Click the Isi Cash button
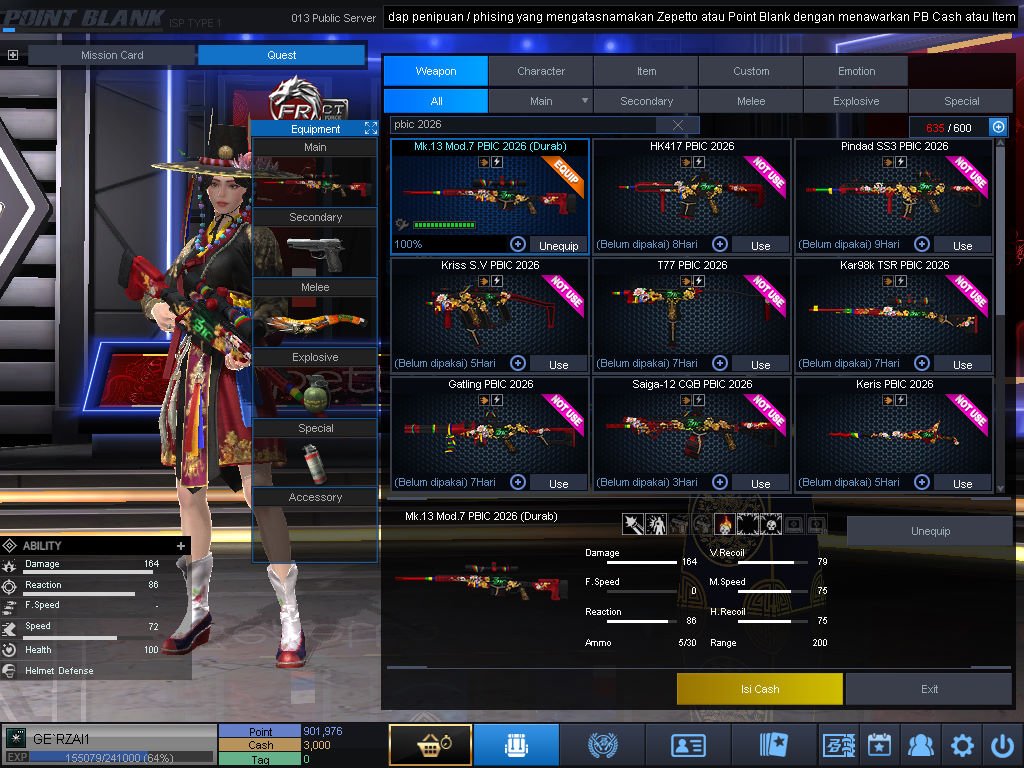This screenshot has width=1024, height=768. [x=760, y=689]
